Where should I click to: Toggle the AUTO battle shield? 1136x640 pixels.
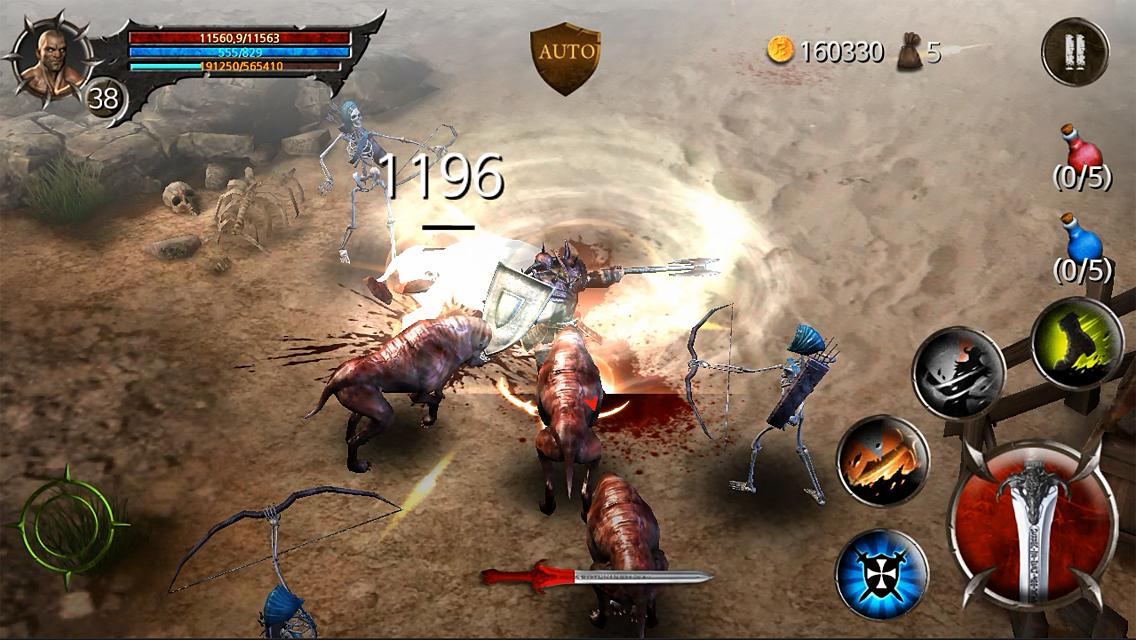[566, 57]
